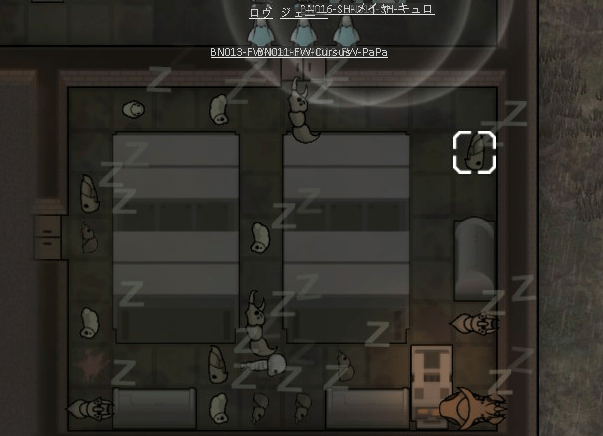Select the creature inside the white selection brackets
The image size is (603, 436).
click(475, 153)
